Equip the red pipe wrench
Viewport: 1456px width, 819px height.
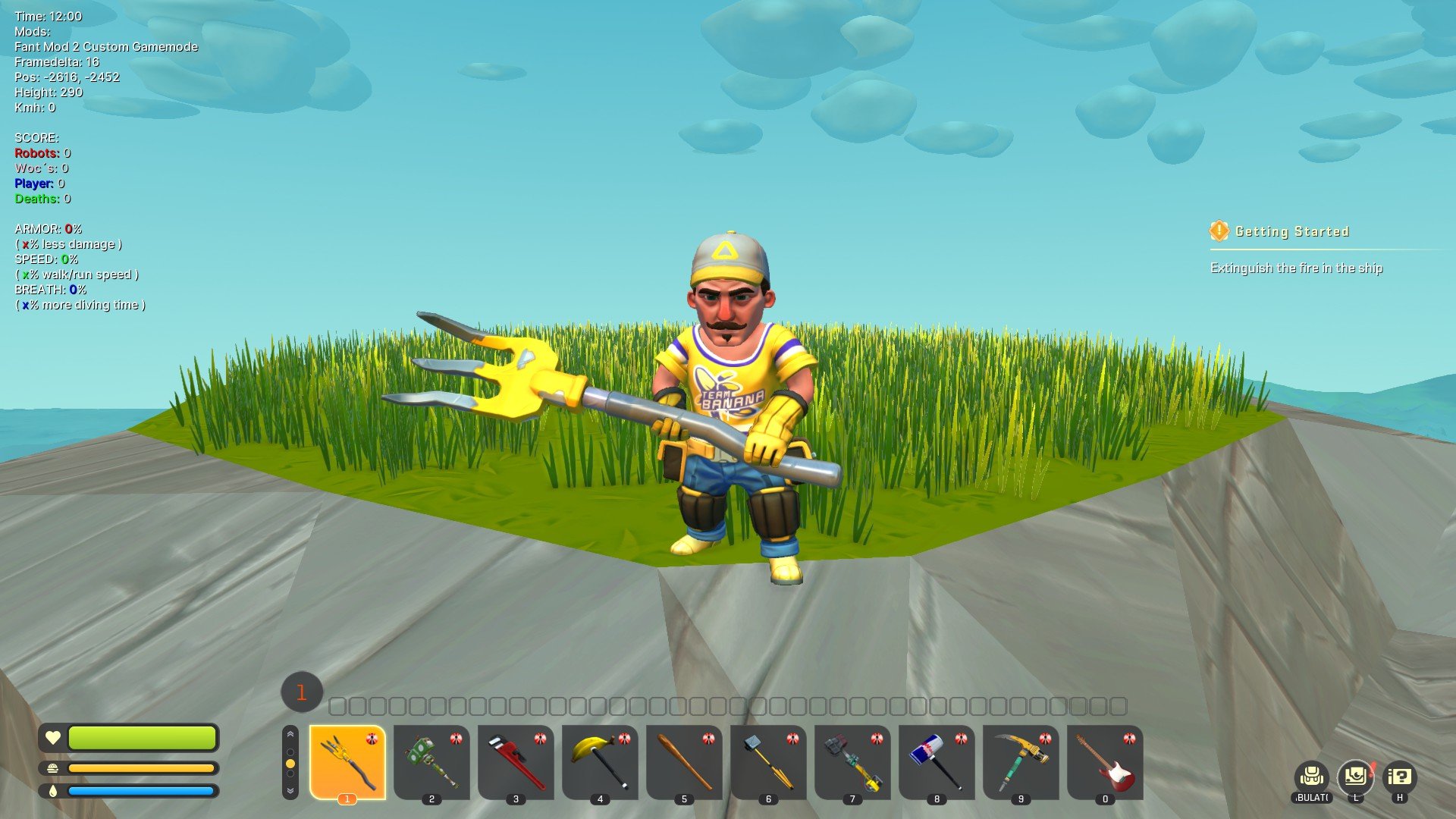point(516,761)
